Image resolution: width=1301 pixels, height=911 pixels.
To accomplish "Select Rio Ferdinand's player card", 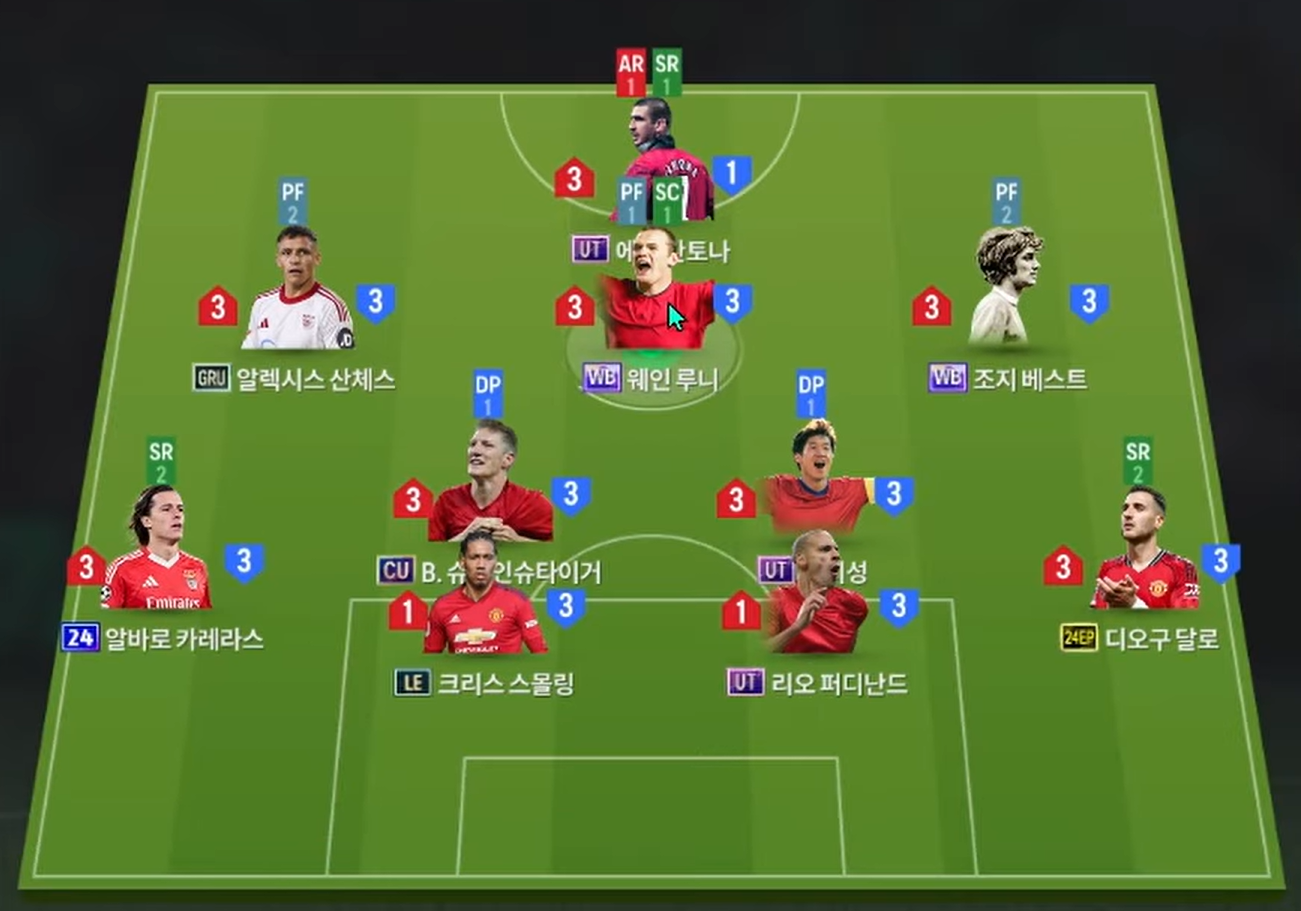I will [817, 598].
